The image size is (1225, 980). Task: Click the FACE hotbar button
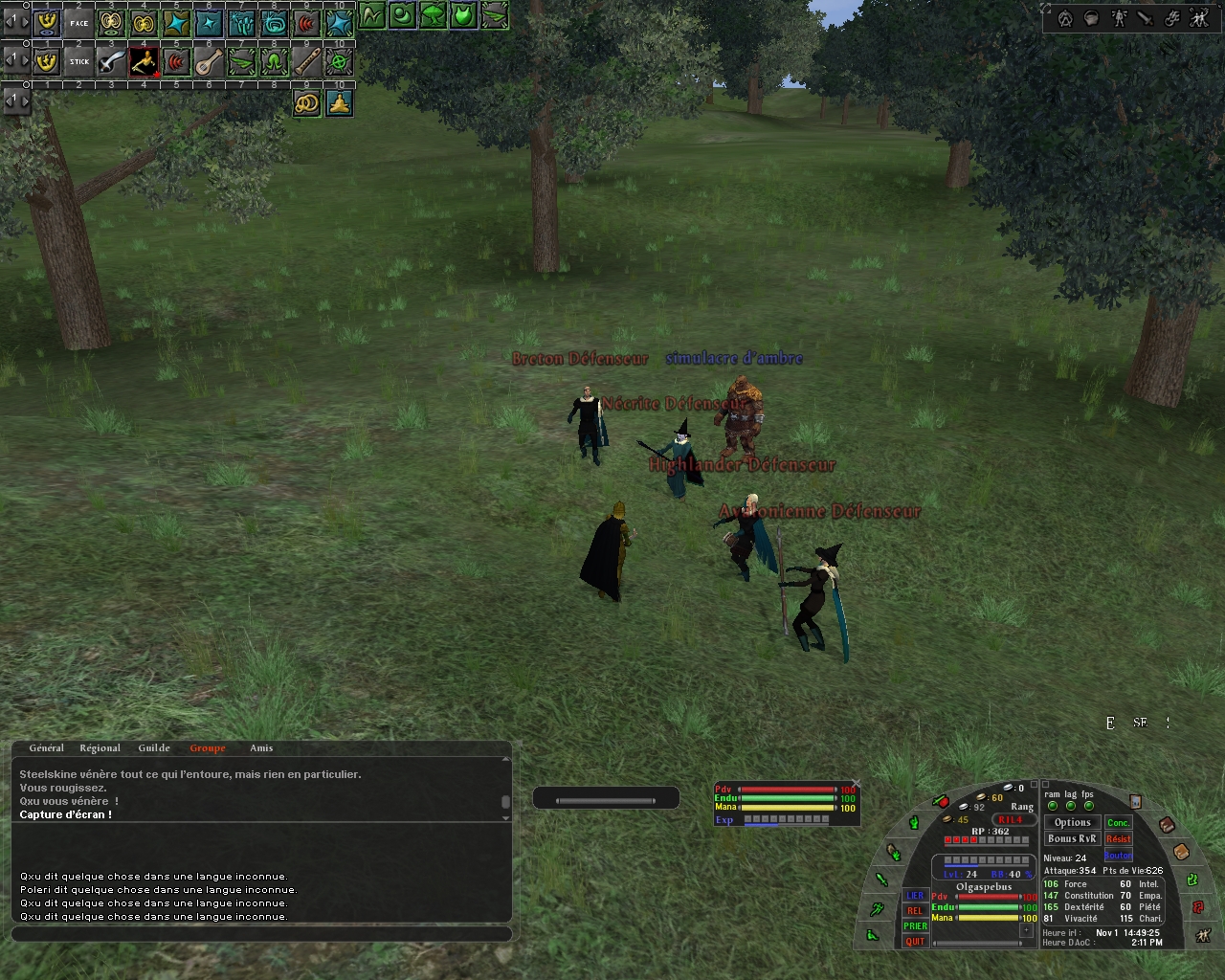tap(79, 23)
